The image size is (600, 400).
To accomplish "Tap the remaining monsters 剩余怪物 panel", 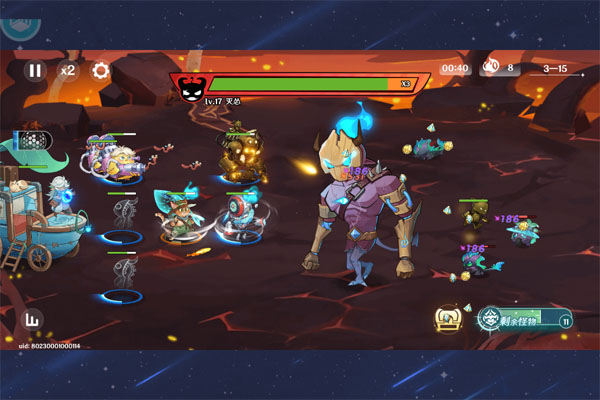I will click(x=524, y=320).
